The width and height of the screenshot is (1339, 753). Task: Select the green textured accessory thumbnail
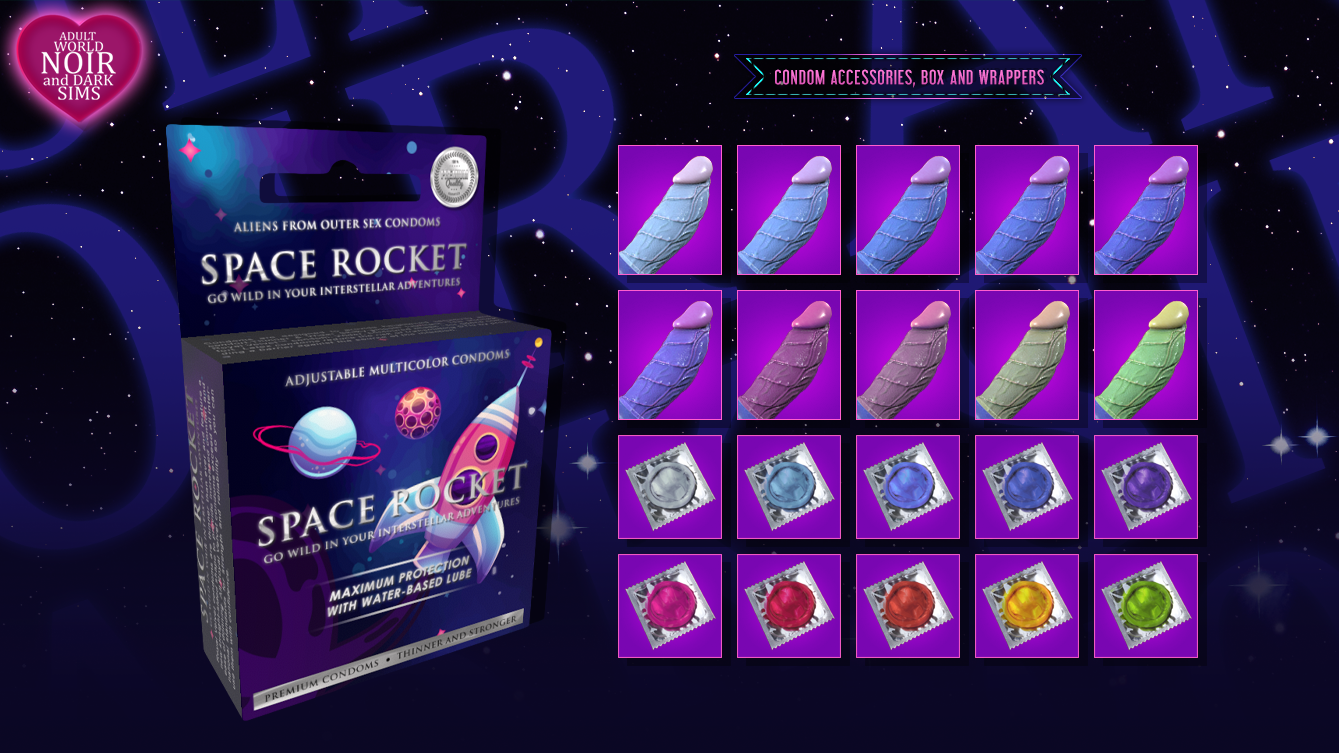[x=1145, y=355]
